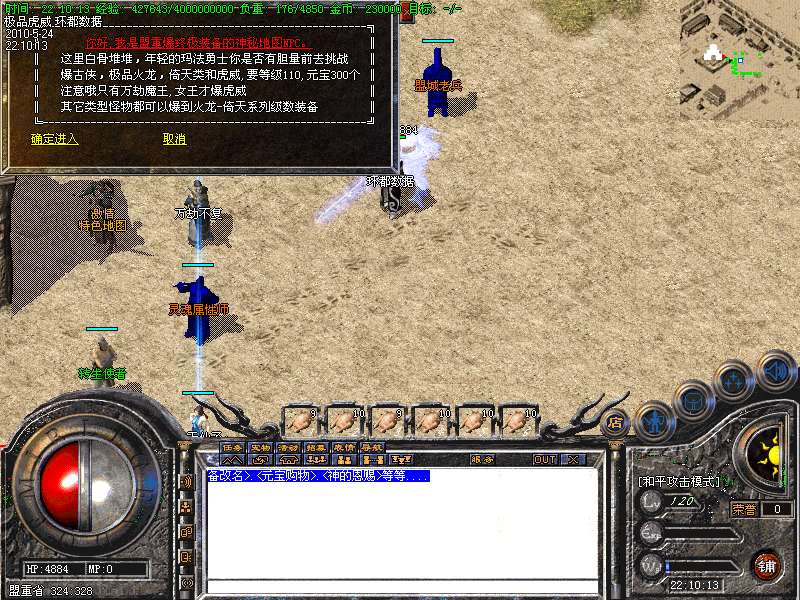This screenshot has width=800, height=600.
Task: Choose 确定进入 in the NPC dialogue
Action: 54,139
